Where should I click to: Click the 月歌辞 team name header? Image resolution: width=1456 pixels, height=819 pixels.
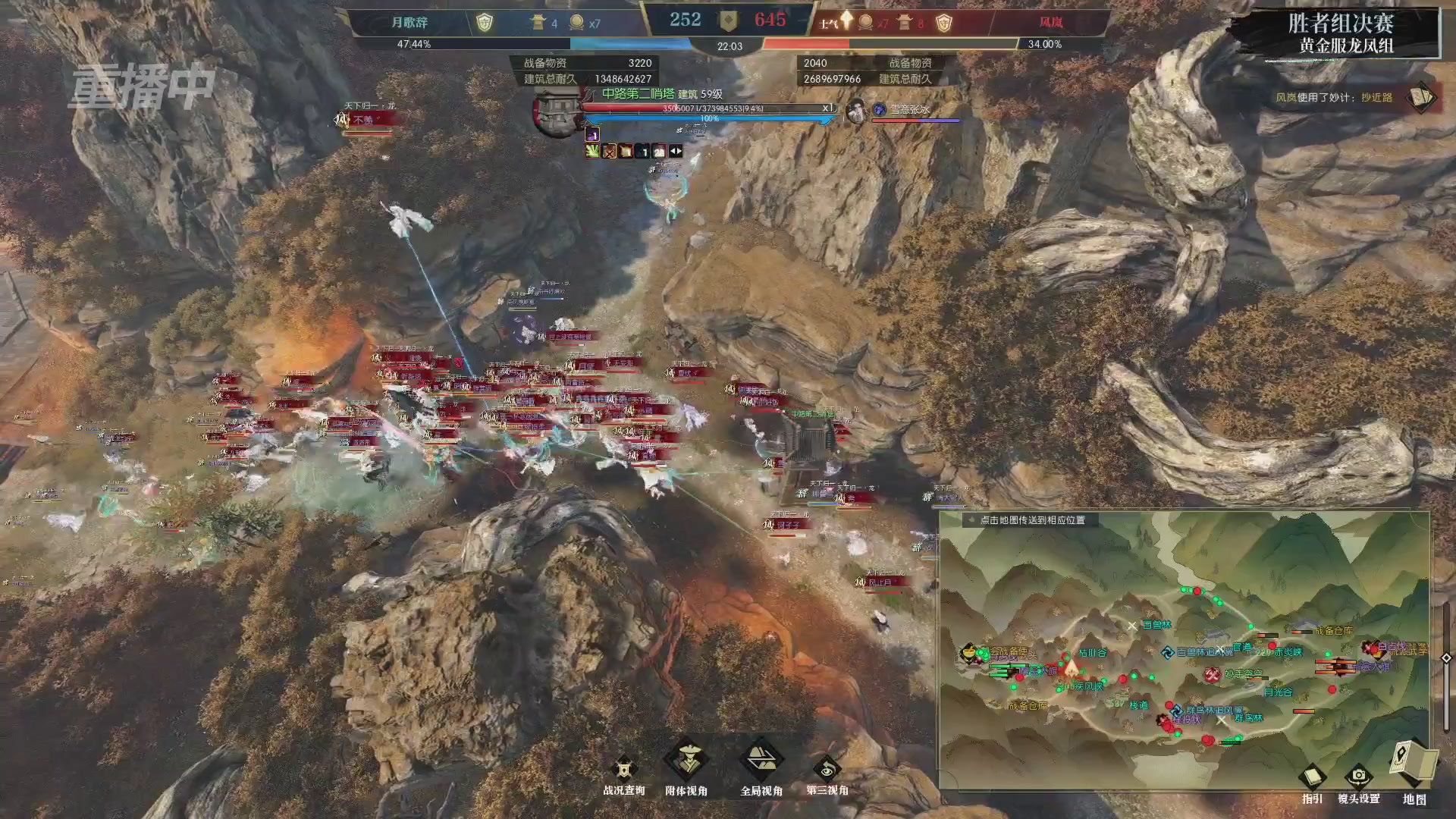point(411,21)
